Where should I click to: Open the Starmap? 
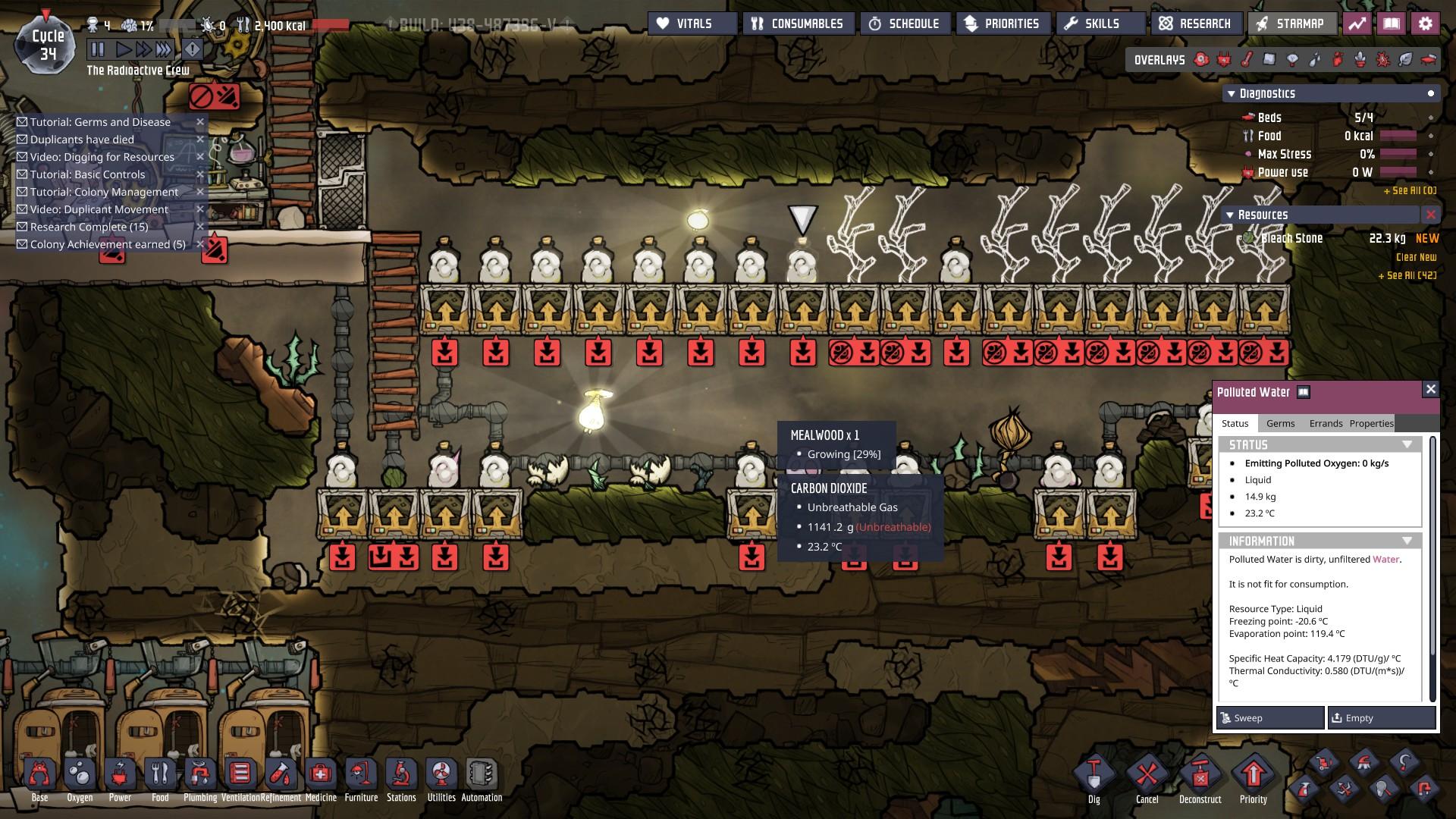click(x=1291, y=24)
